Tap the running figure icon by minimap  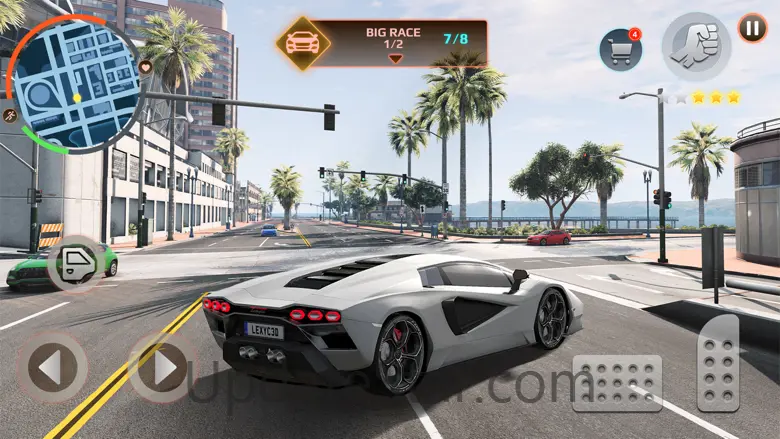click(x=10, y=114)
